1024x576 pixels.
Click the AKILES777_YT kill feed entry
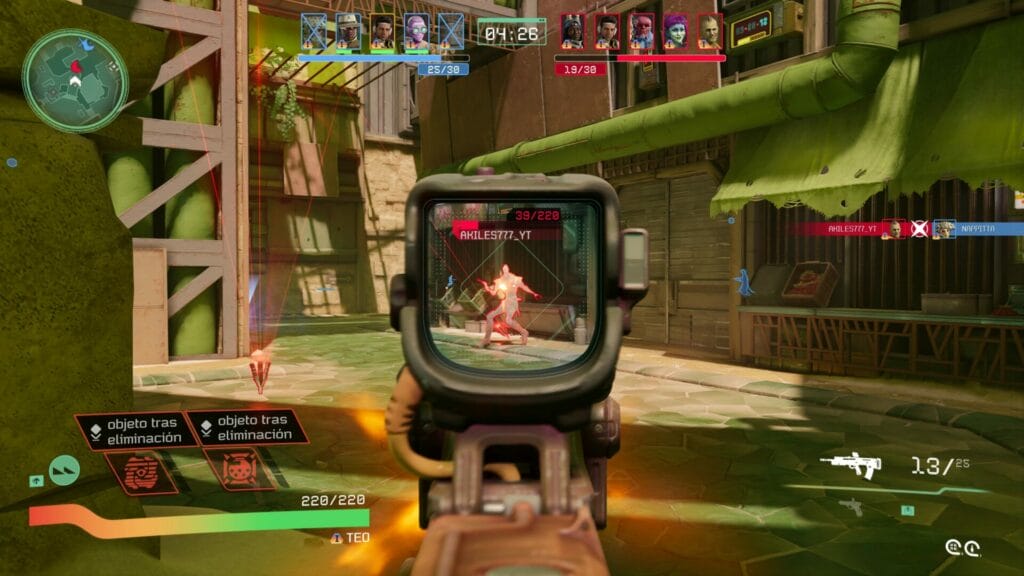(850, 228)
